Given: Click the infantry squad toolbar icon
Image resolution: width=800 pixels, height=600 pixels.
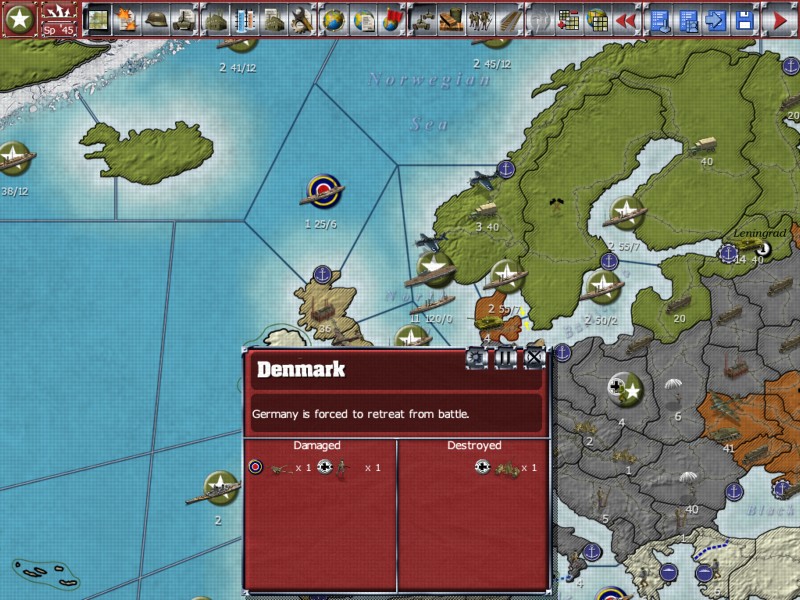Looking at the screenshot, I should click(x=480, y=18).
